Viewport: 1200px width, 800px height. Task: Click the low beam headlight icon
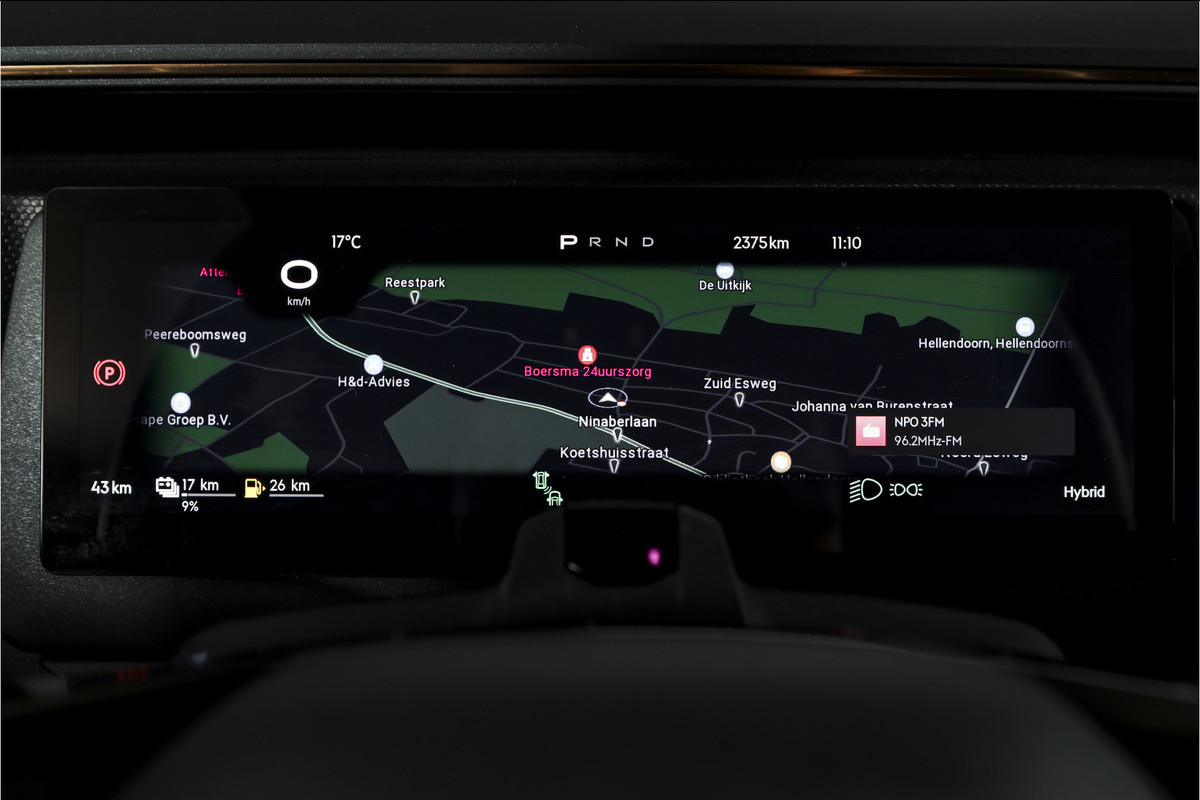pyautogui.click(x=865, y=490)
